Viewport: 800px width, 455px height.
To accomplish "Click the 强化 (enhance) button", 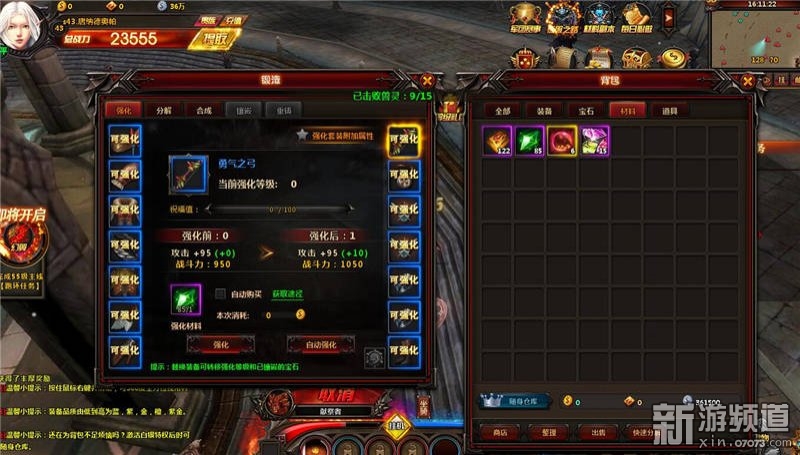I will tap(221, 344).
